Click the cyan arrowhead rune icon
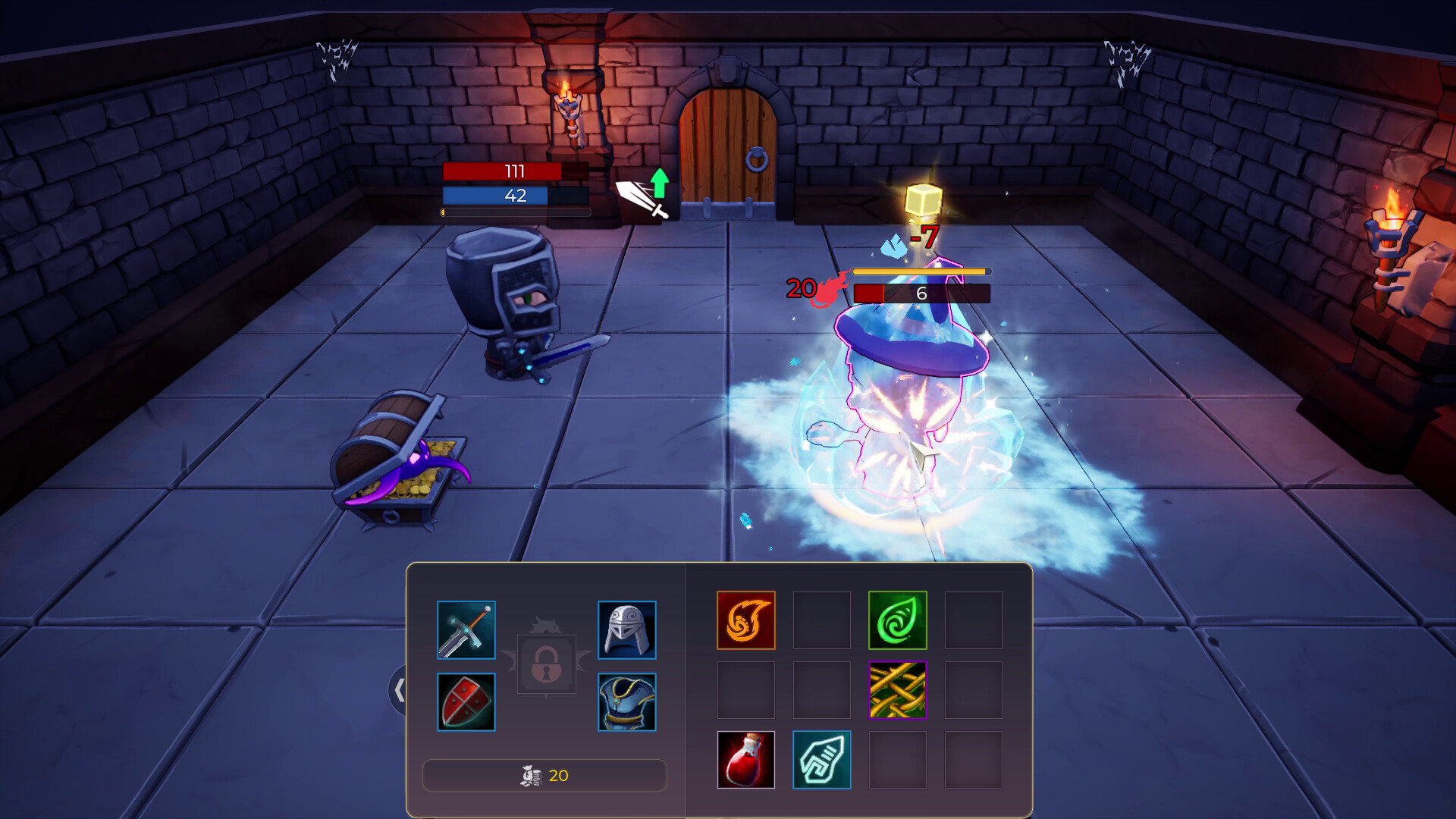Viewport: 1456px width, 819px height. click(822, 760)
